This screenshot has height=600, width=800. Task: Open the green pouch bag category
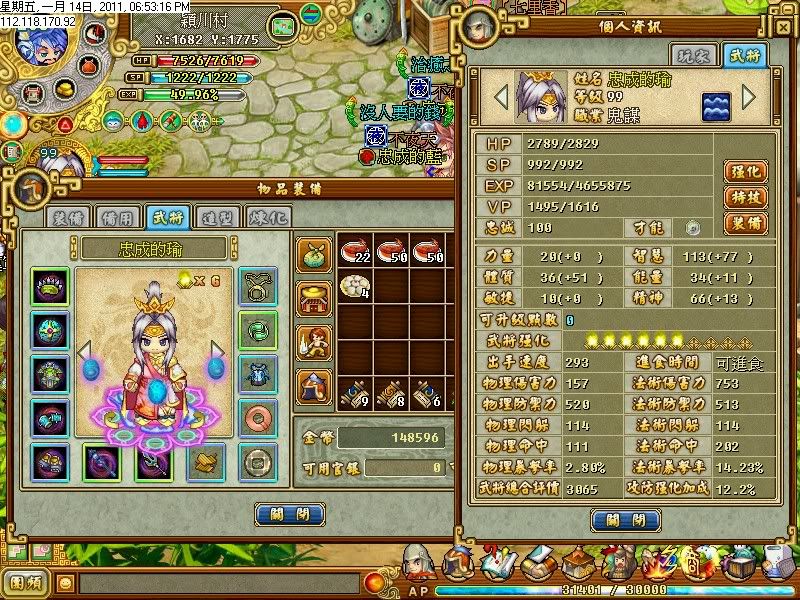click(314, 255)
